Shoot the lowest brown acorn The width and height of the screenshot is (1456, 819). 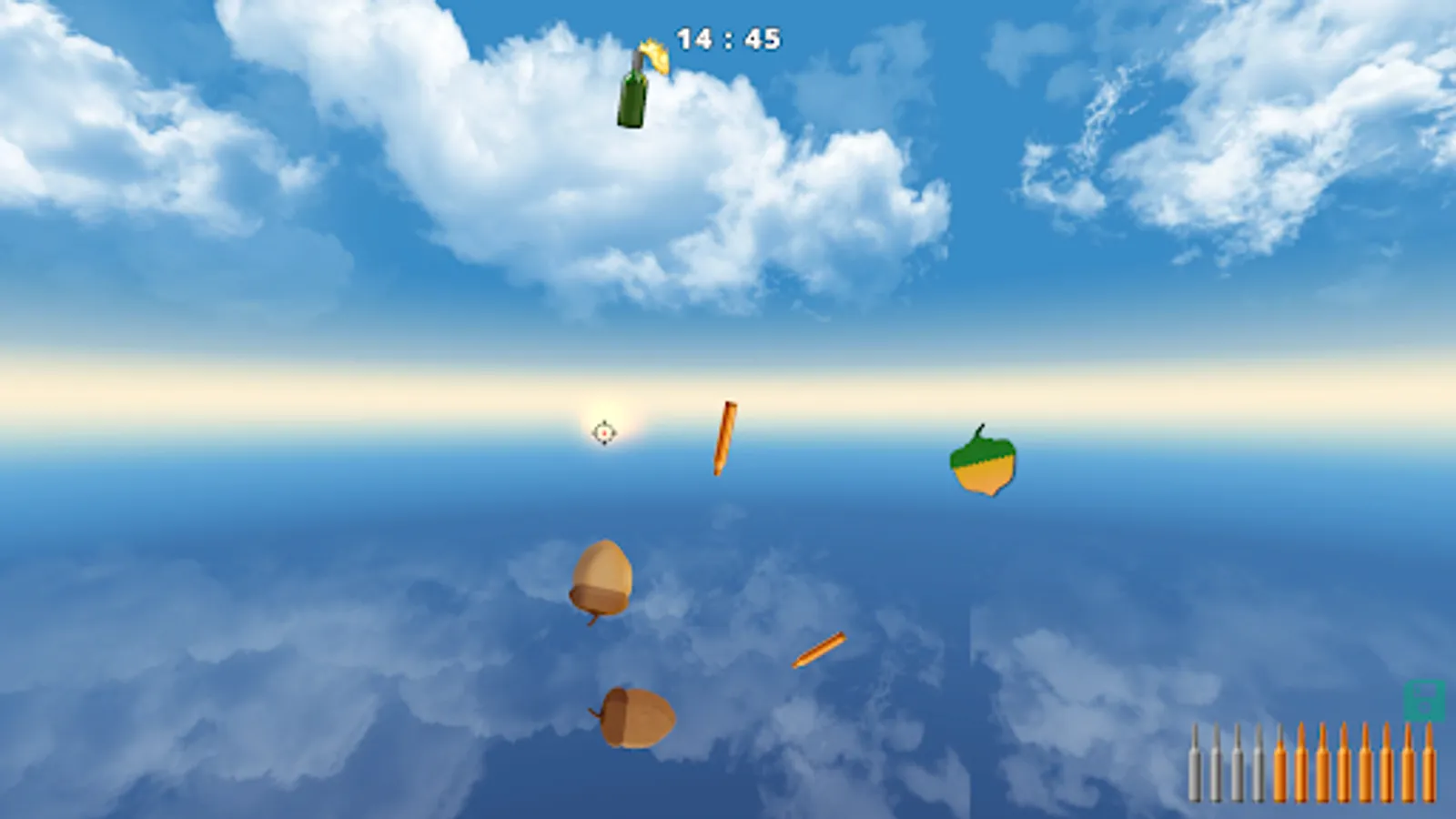pyautogui.click(x=637, y=714)
